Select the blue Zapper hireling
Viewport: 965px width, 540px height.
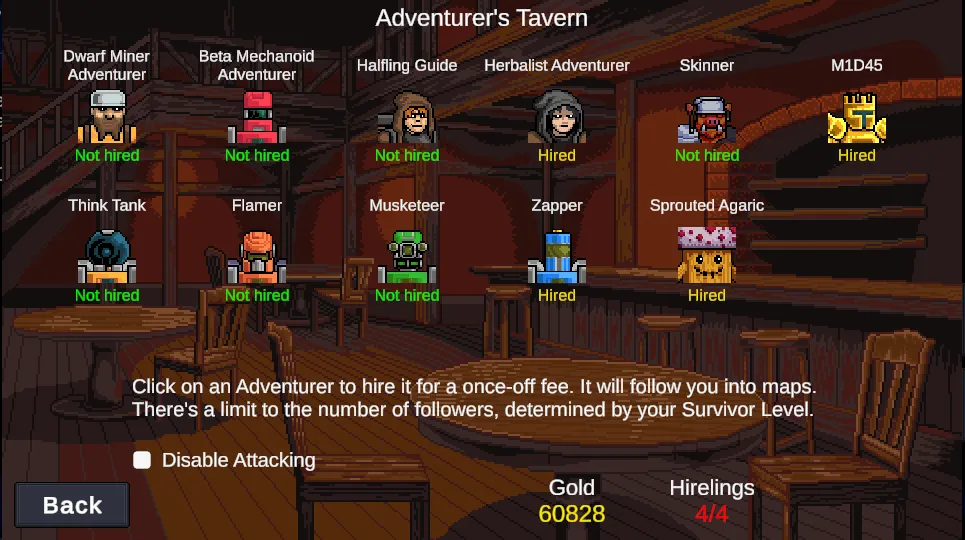(x=557, y=258)
